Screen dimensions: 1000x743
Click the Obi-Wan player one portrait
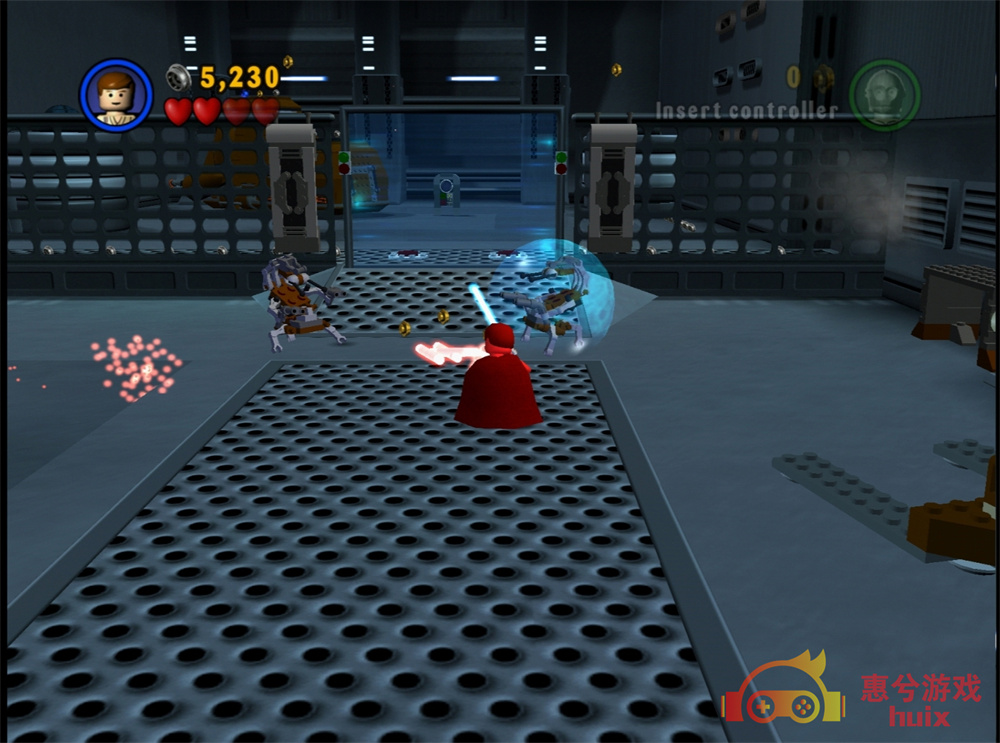tap(116, 95)
